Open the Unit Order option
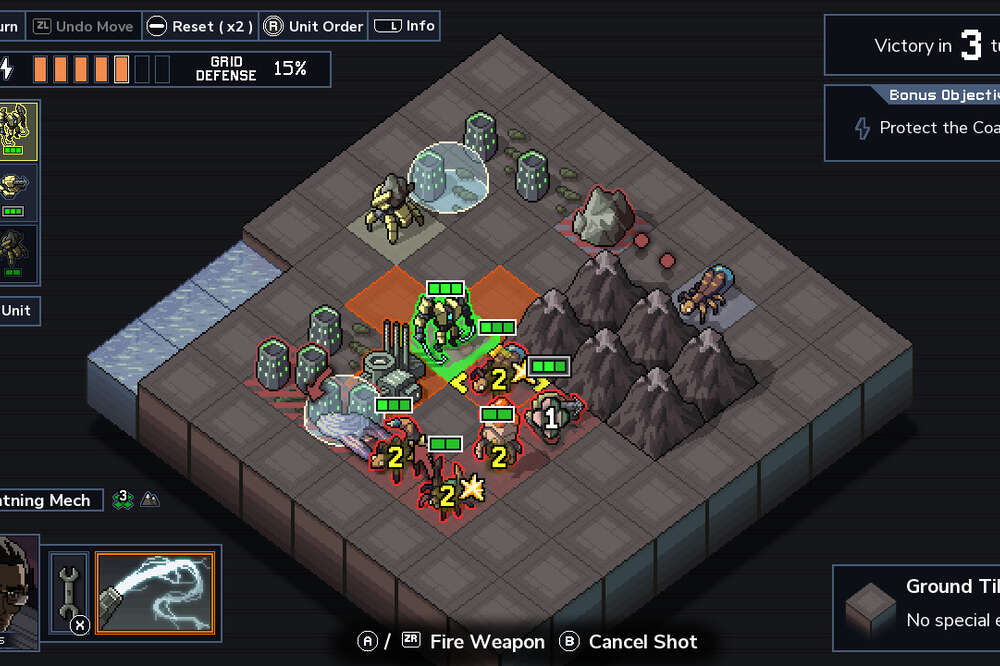Screen dimensions: 1000x666 (x=314, y=26)
